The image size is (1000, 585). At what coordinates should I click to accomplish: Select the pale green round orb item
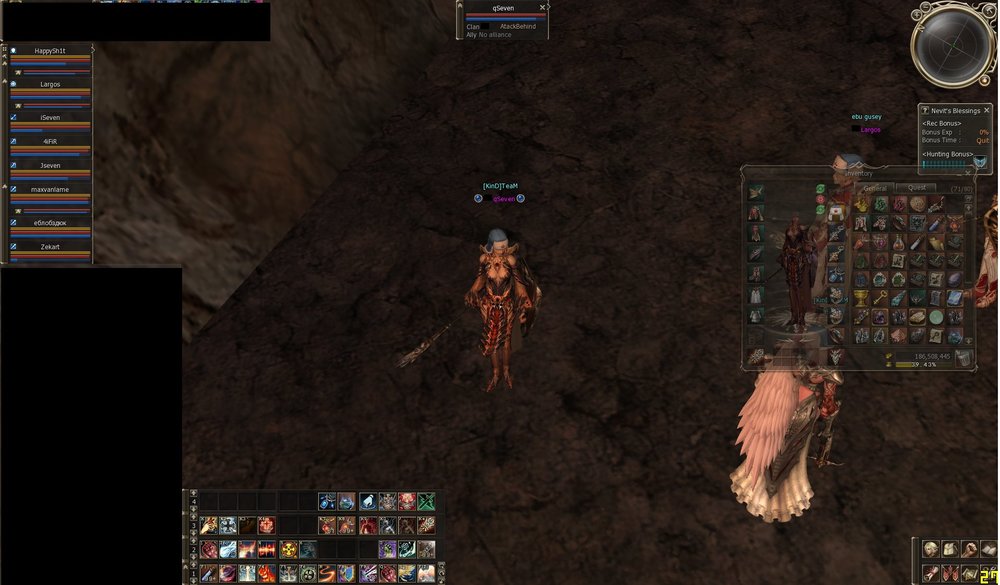935,317
